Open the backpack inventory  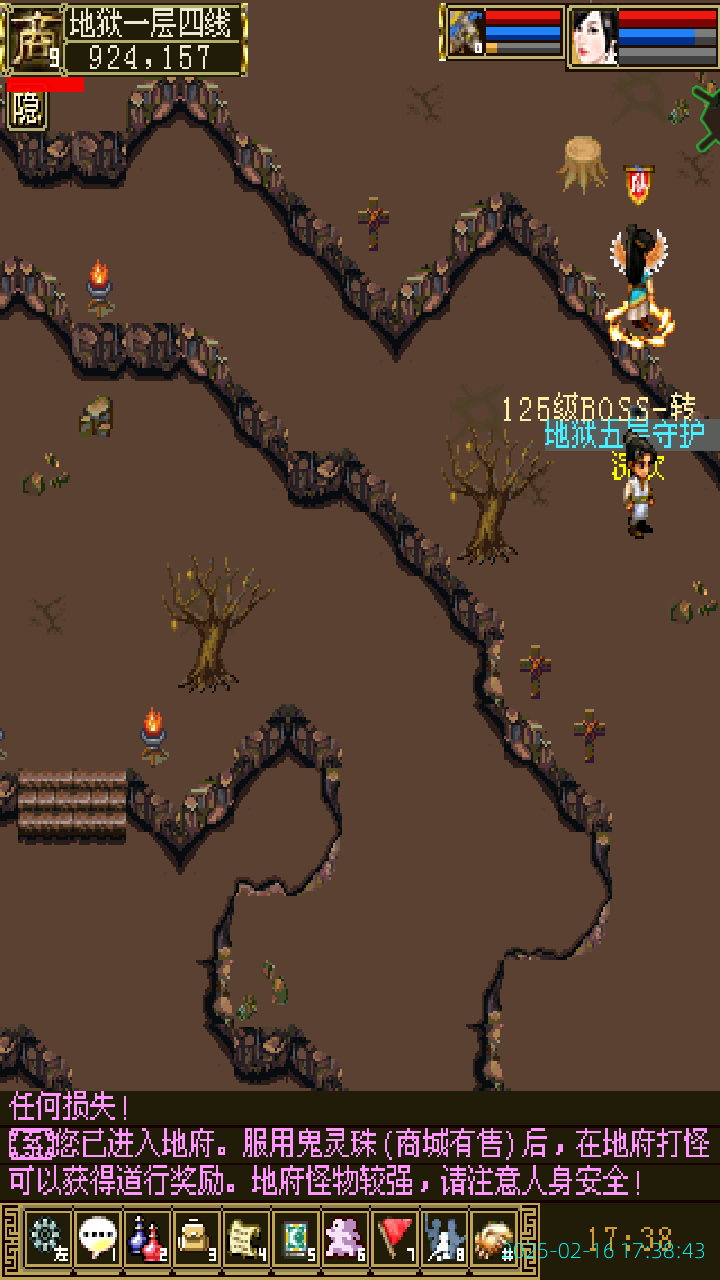196,1238
